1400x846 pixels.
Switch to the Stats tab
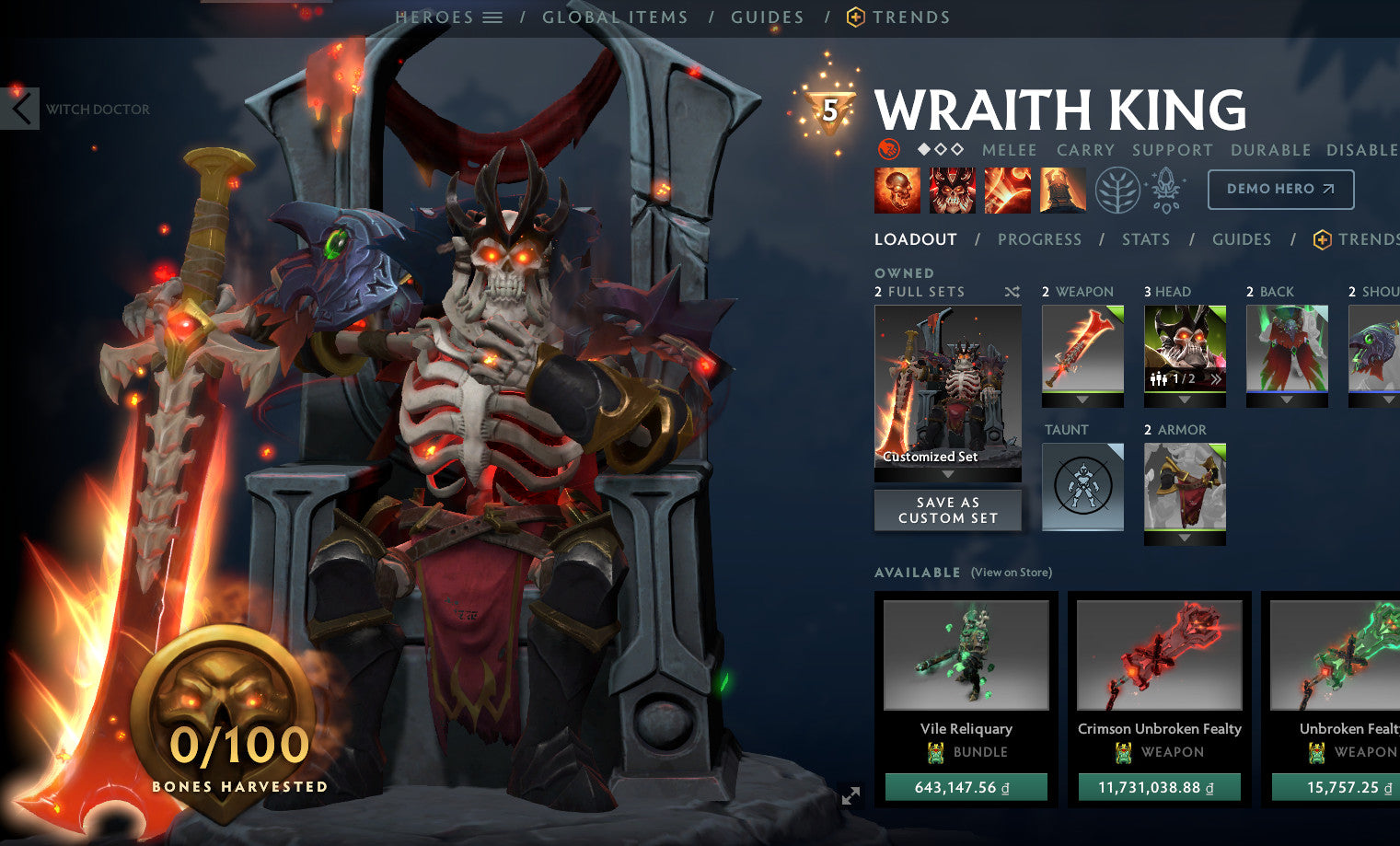click(1146, 239)
